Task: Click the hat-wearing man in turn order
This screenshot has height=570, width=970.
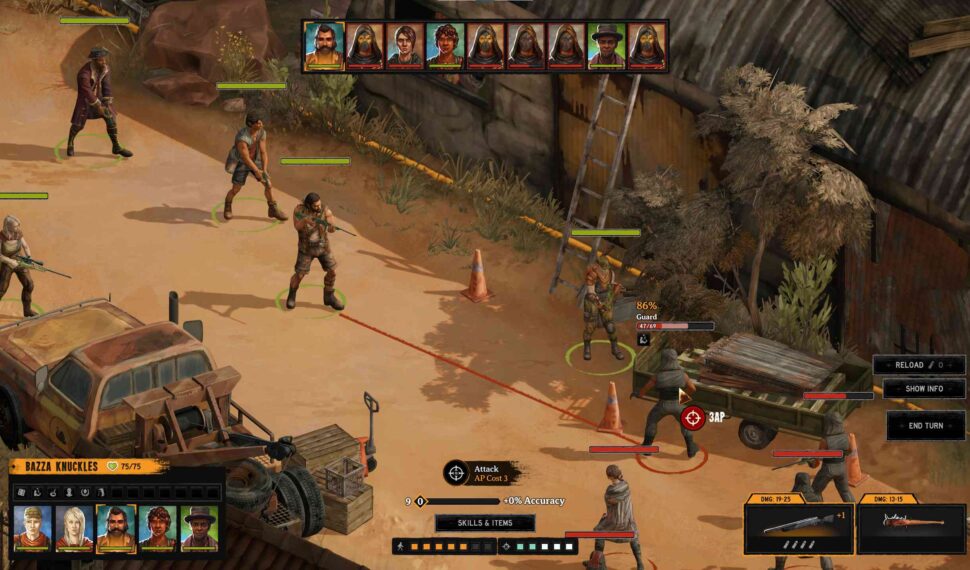Action: (x=605, y=45)
